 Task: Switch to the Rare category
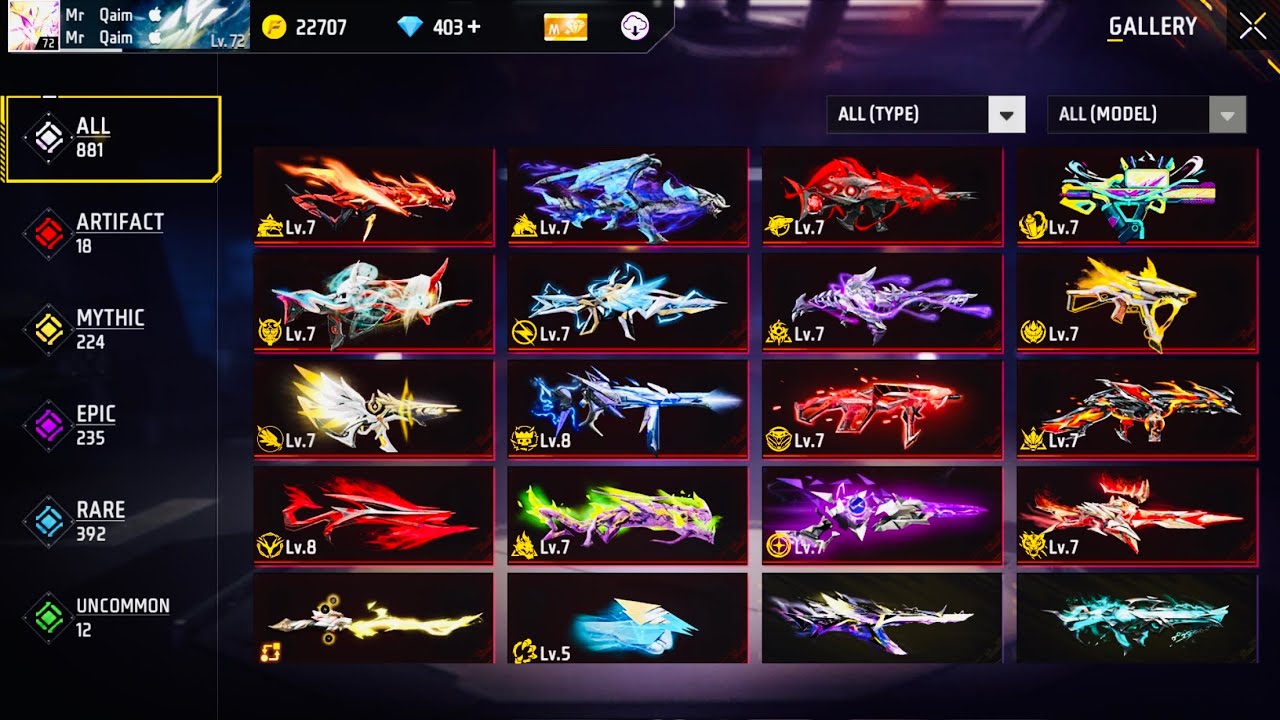pos(112,521)
